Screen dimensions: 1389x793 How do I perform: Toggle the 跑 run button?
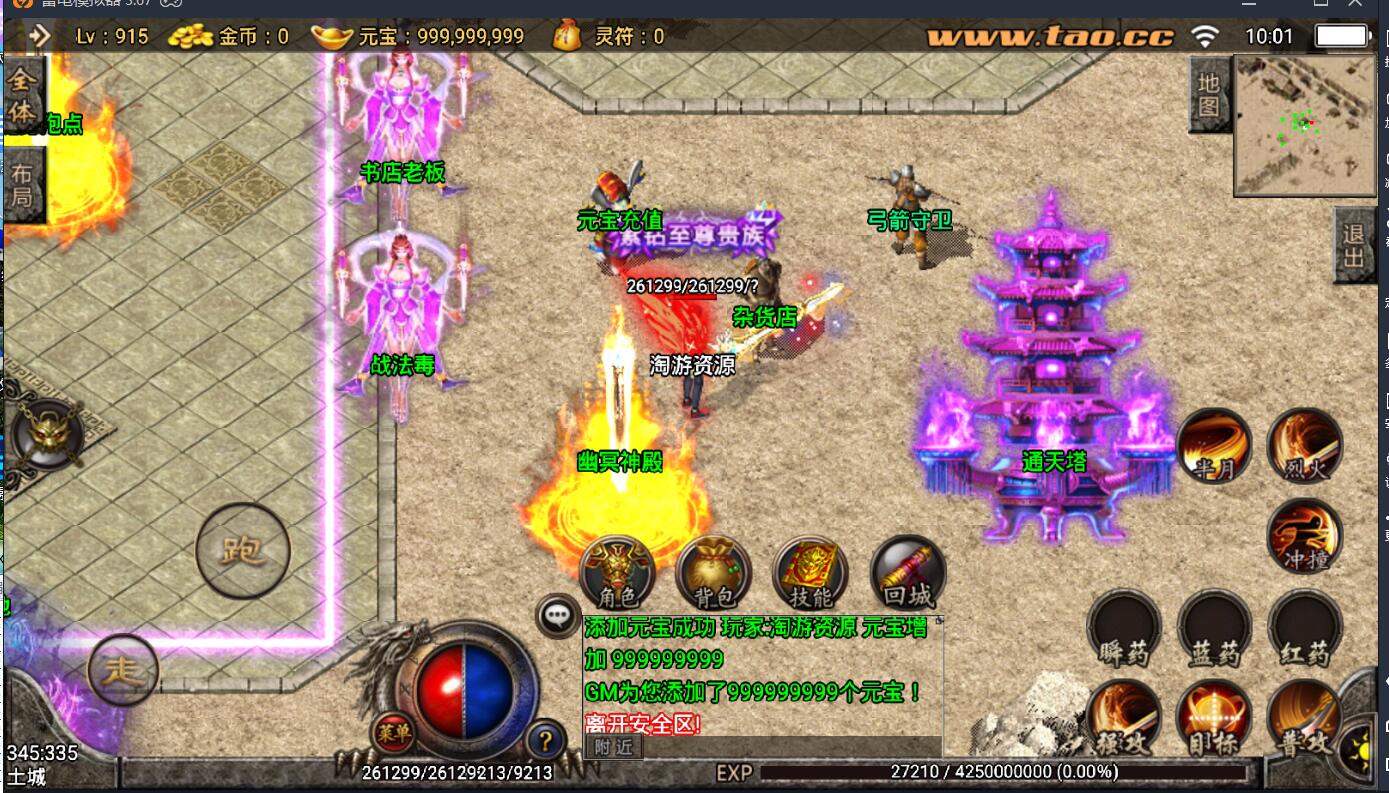click(242, 550)
